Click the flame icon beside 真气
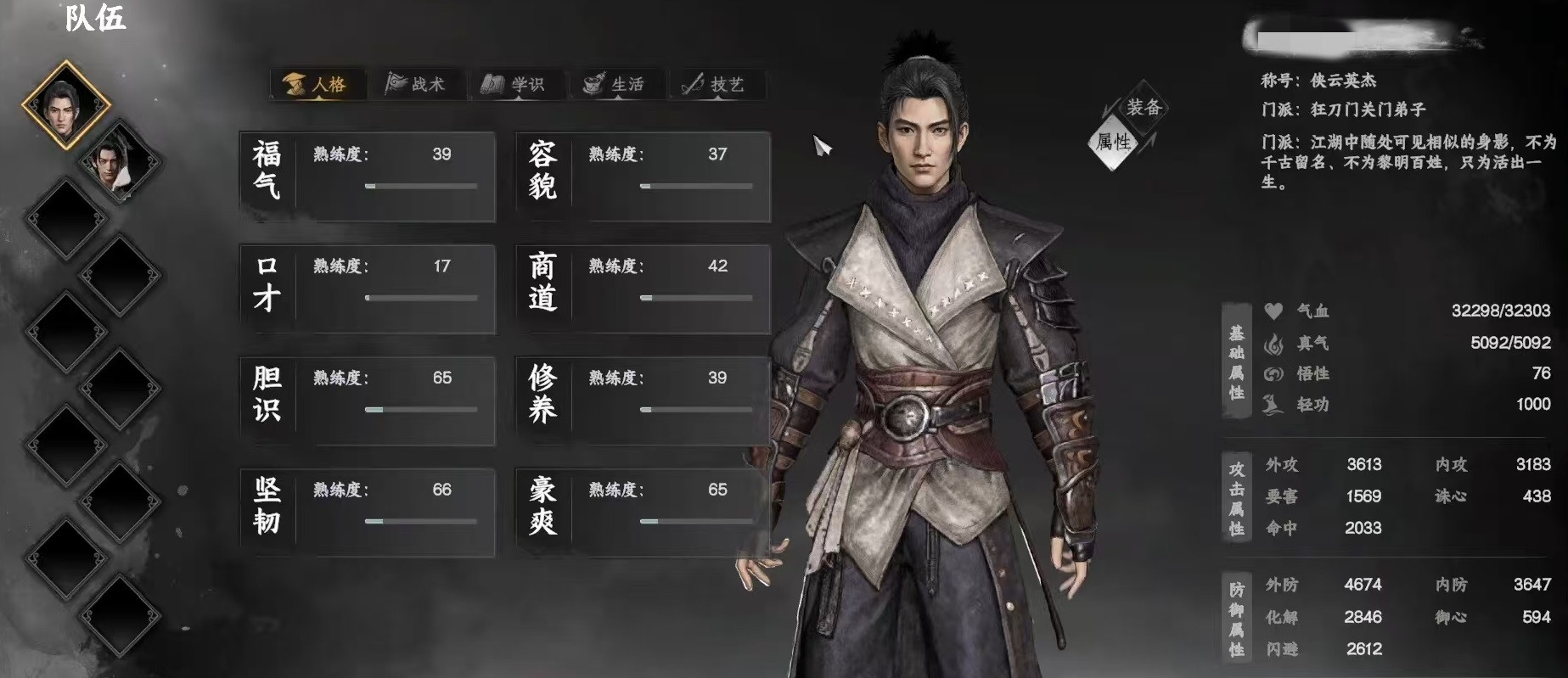The width and height of the screenshot is (1568, 678). (1272, 343)
